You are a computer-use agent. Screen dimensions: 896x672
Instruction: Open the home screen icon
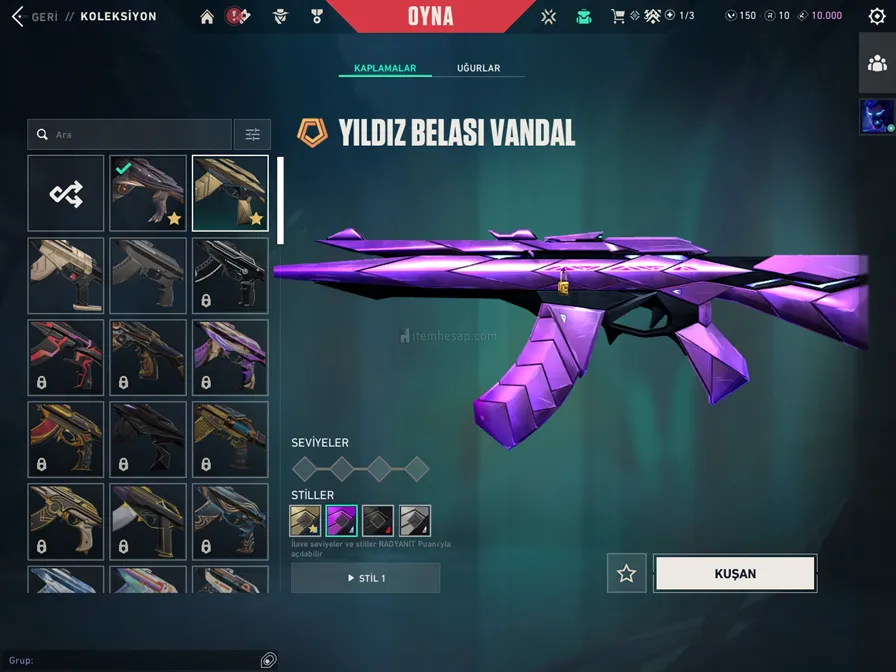tap(207, 16)
